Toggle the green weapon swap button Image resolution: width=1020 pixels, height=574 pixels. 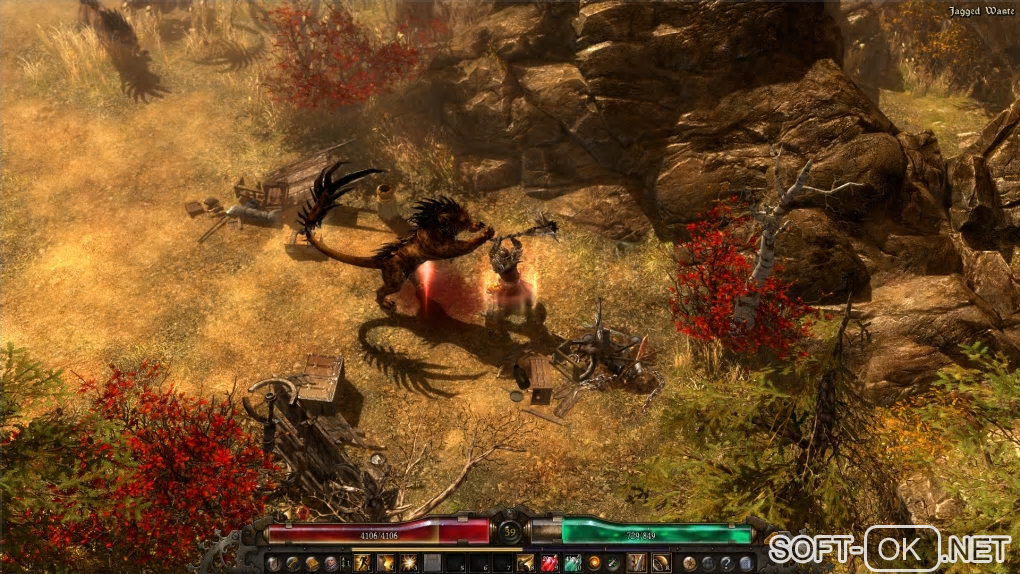pos(612,563)
